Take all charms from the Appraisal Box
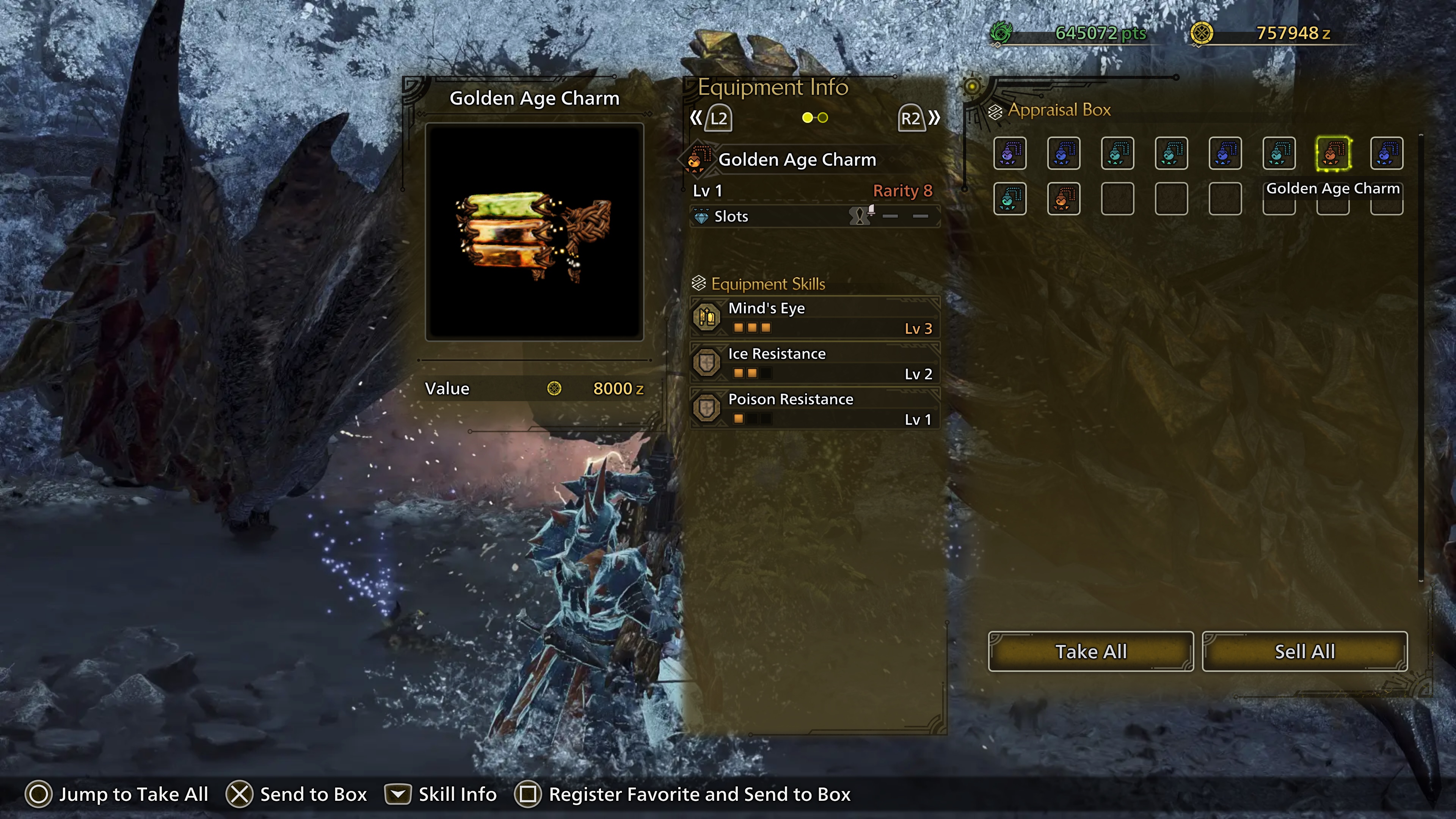The height and width of the screenshot is (819, 1456). (1090, 651)
